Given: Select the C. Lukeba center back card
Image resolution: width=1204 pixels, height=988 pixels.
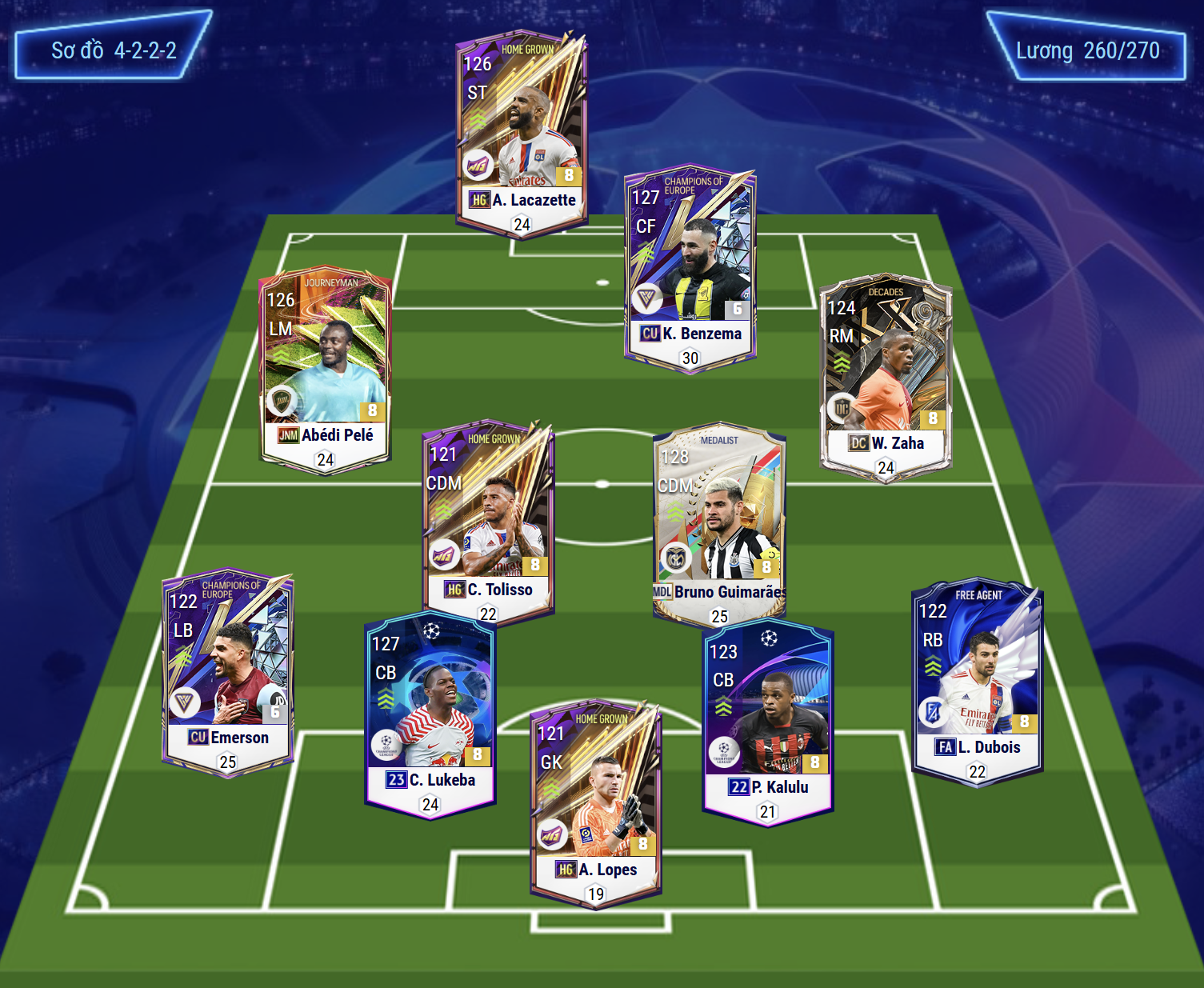Looking at the screenshot, I should [430, 712].
